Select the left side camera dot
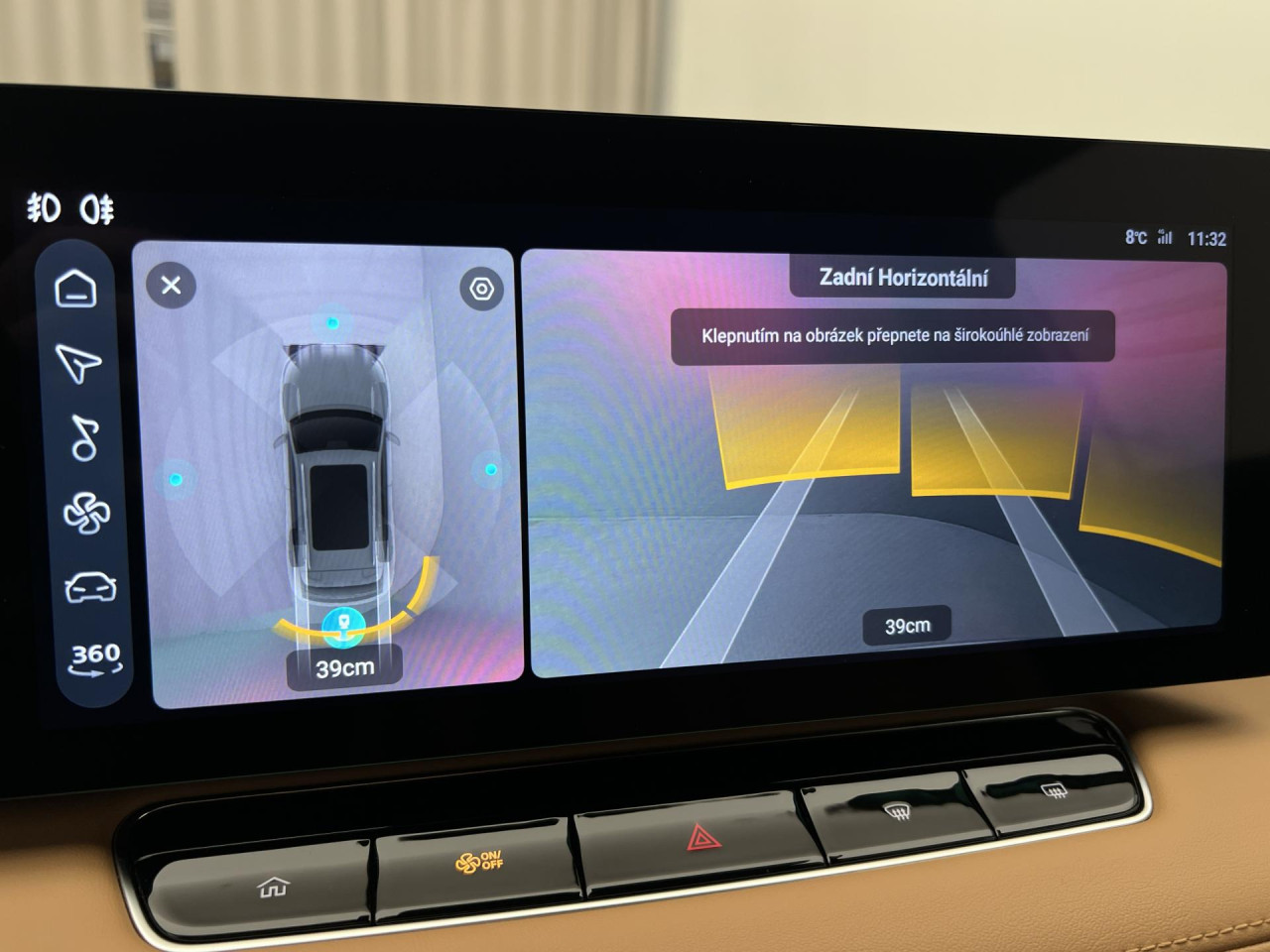This screenshot has width=1270, height=952. [176, 479]
